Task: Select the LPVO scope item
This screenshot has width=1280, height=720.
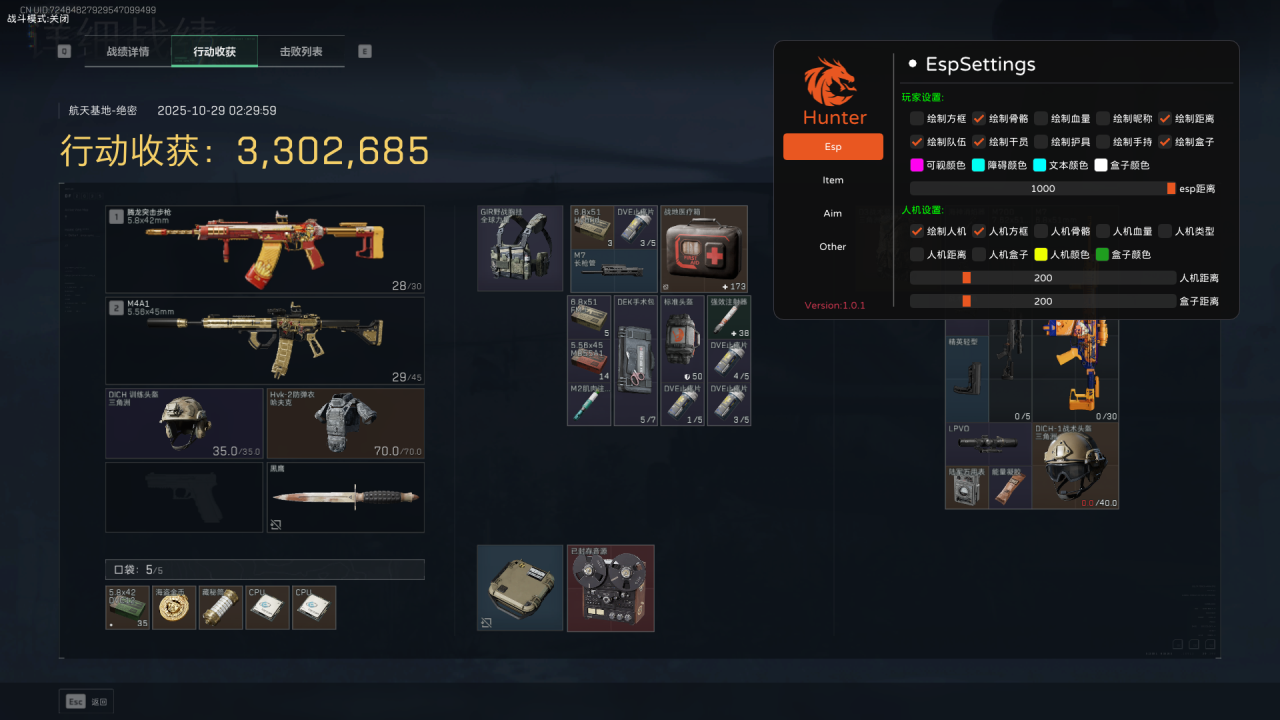Action: [988, 444]
